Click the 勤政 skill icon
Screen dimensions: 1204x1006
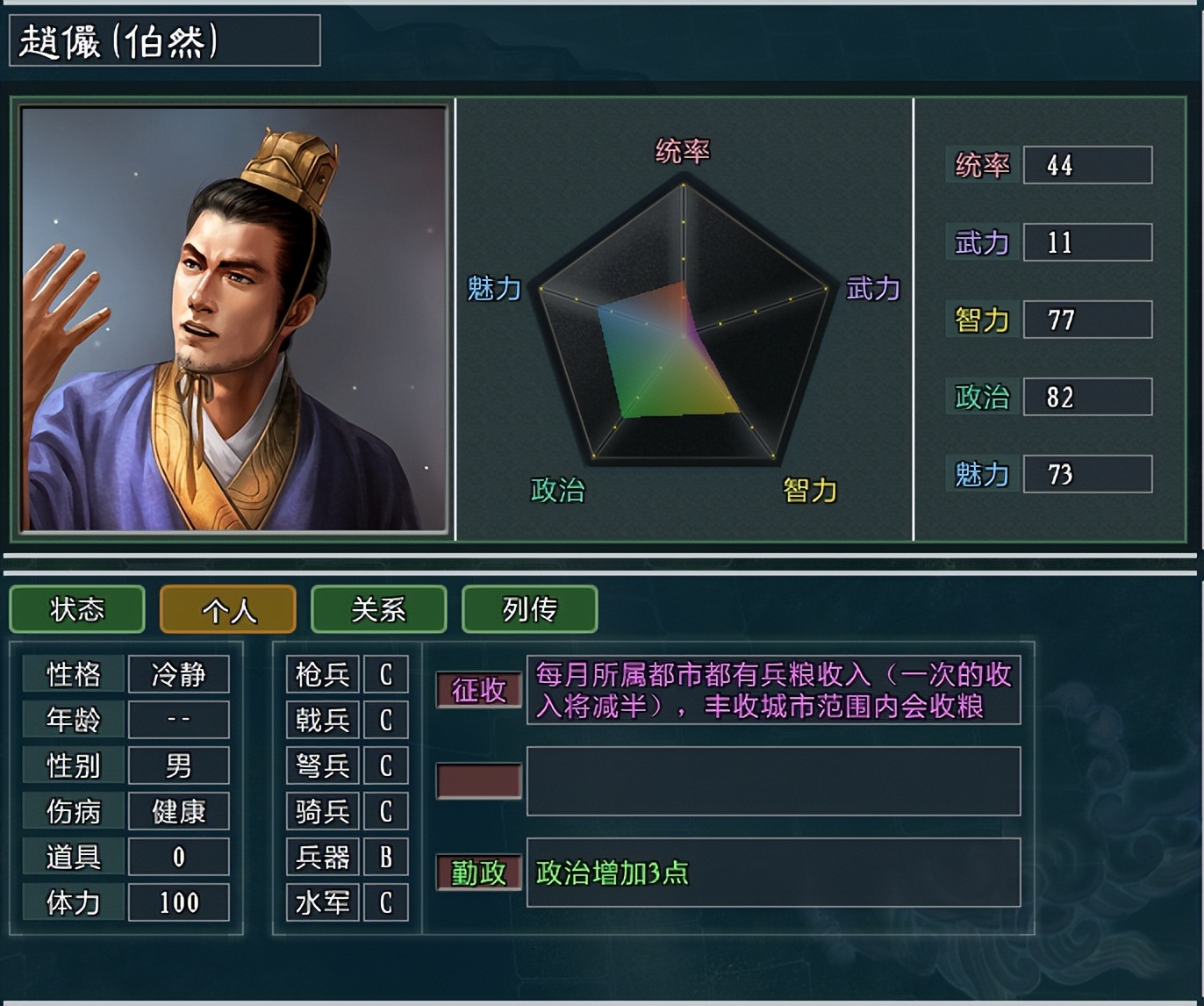(478, 874)
